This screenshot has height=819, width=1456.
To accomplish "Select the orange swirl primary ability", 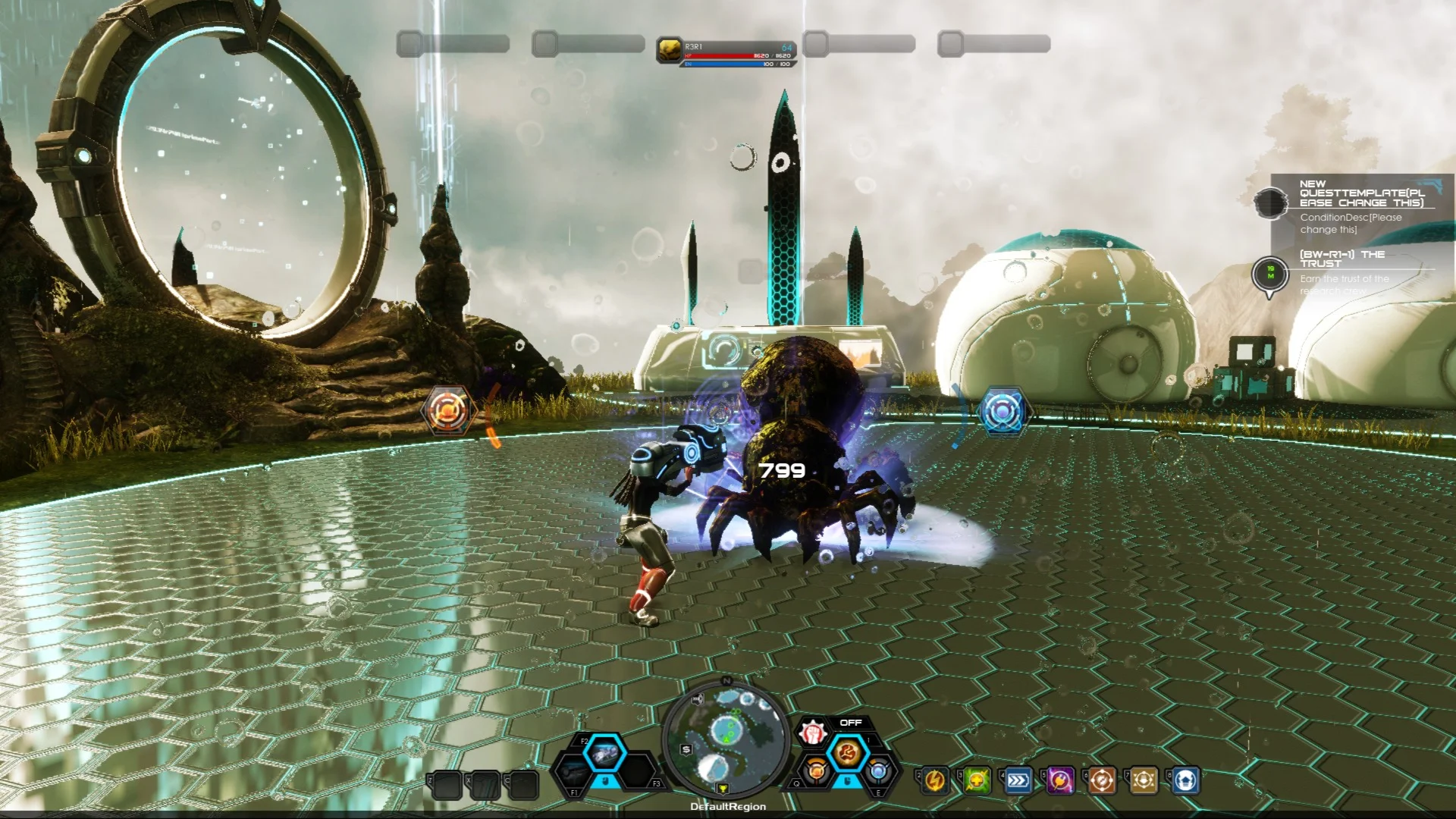I will pyautogui.click(x=847, y=753).
